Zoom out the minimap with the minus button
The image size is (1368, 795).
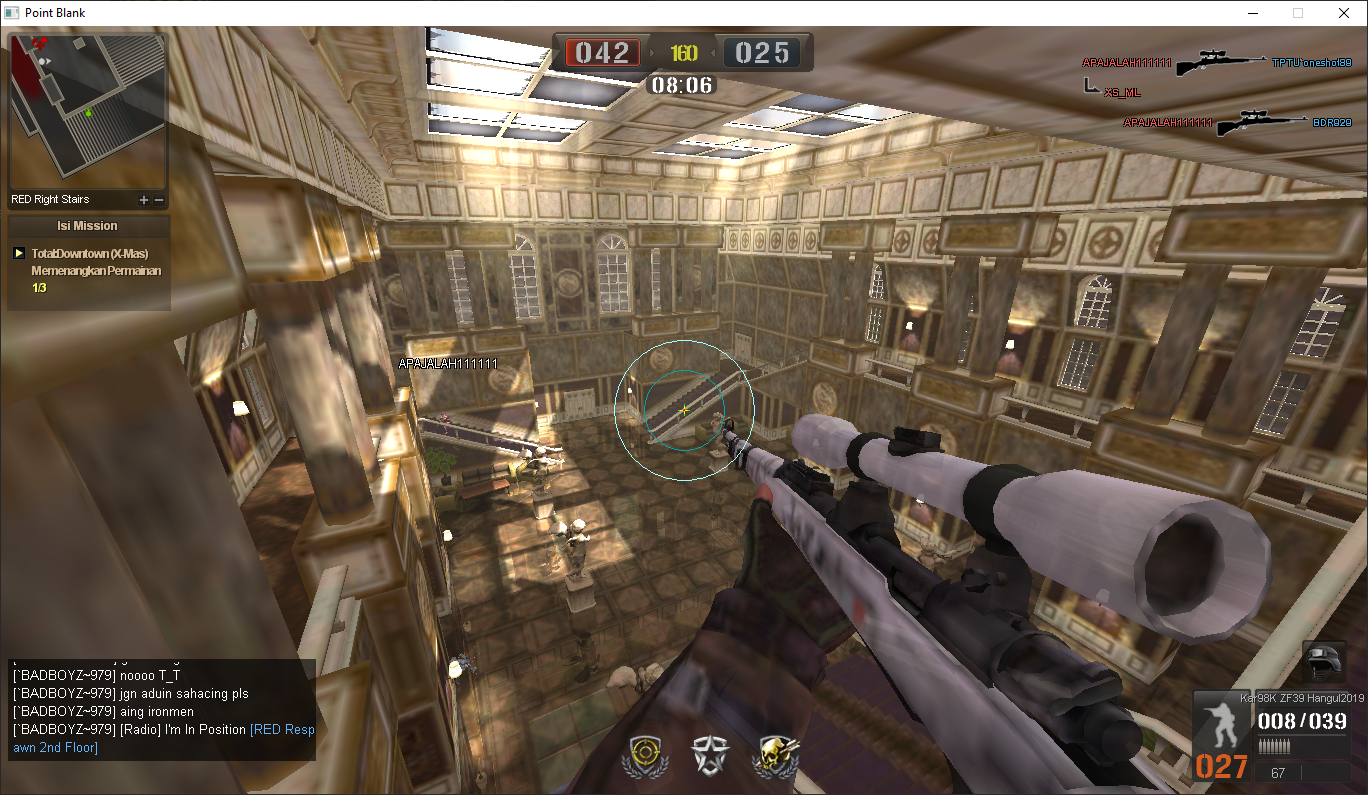pyautogui.click(x=159, y=200)
